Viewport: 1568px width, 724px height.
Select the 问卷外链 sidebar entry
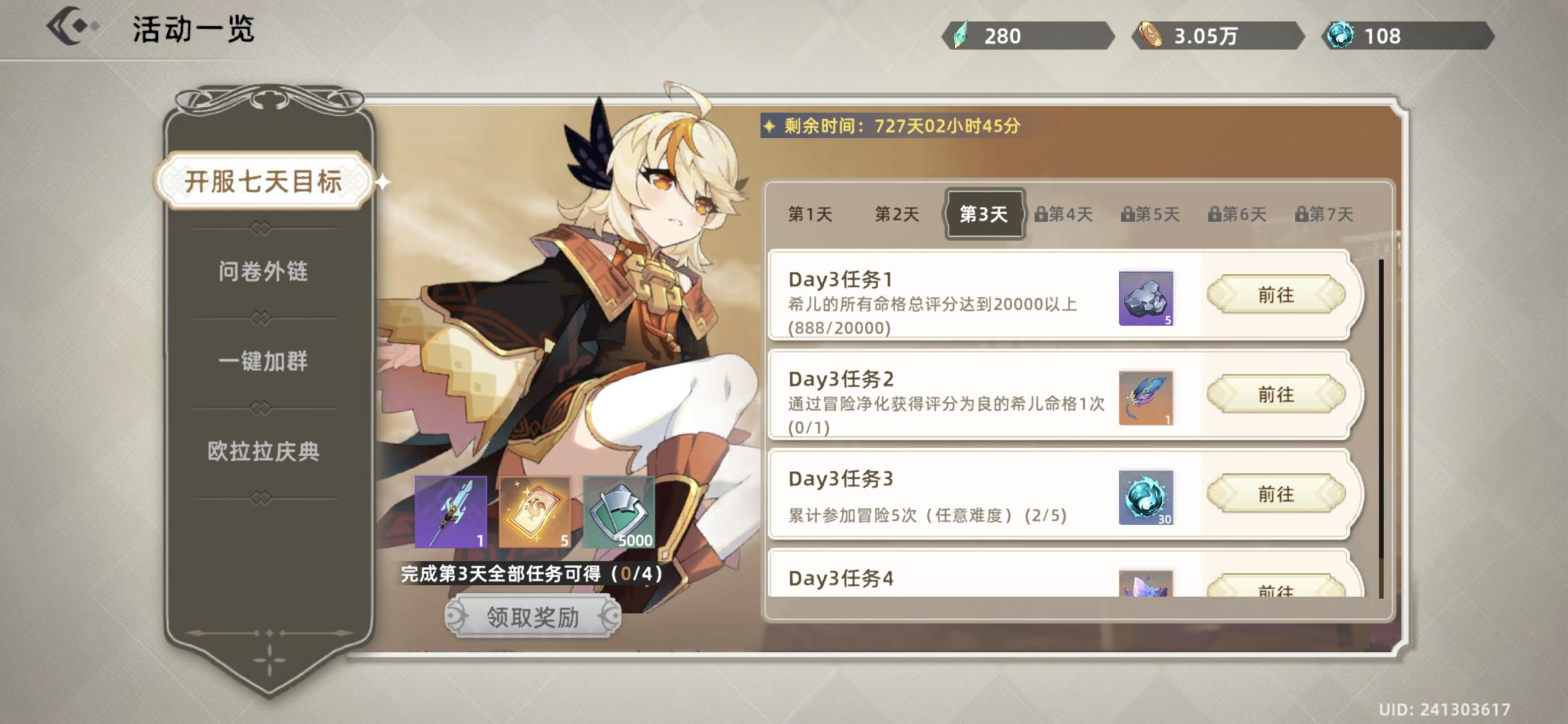264,271
